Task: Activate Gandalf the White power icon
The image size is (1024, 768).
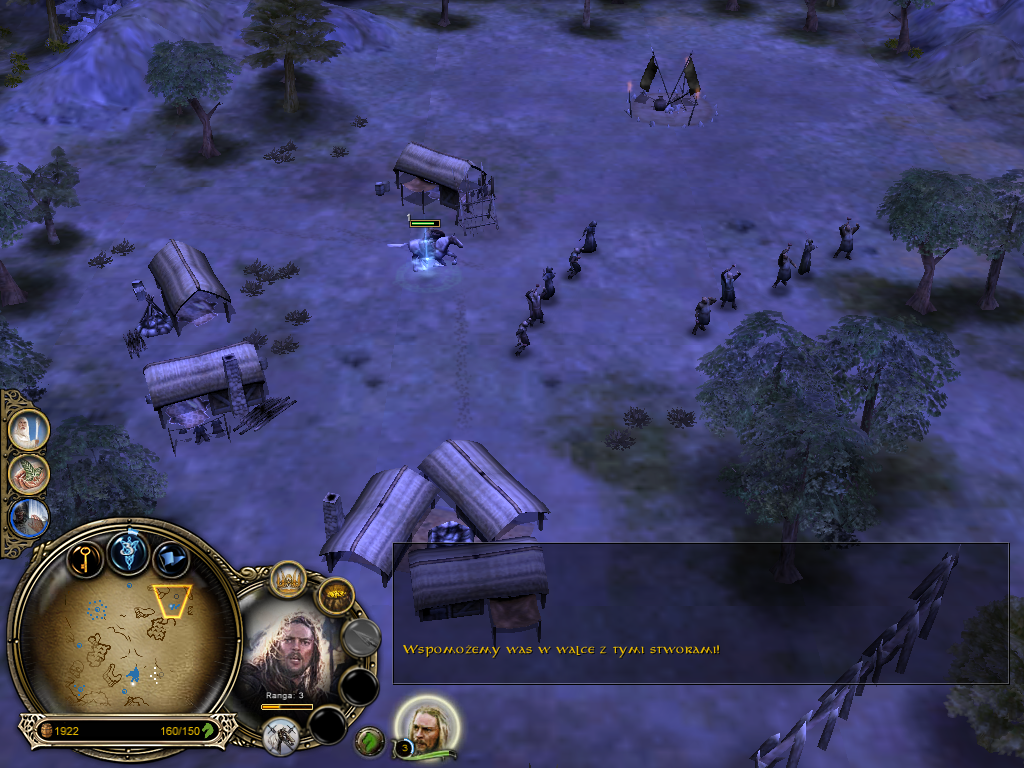Action: click(27, 429)
